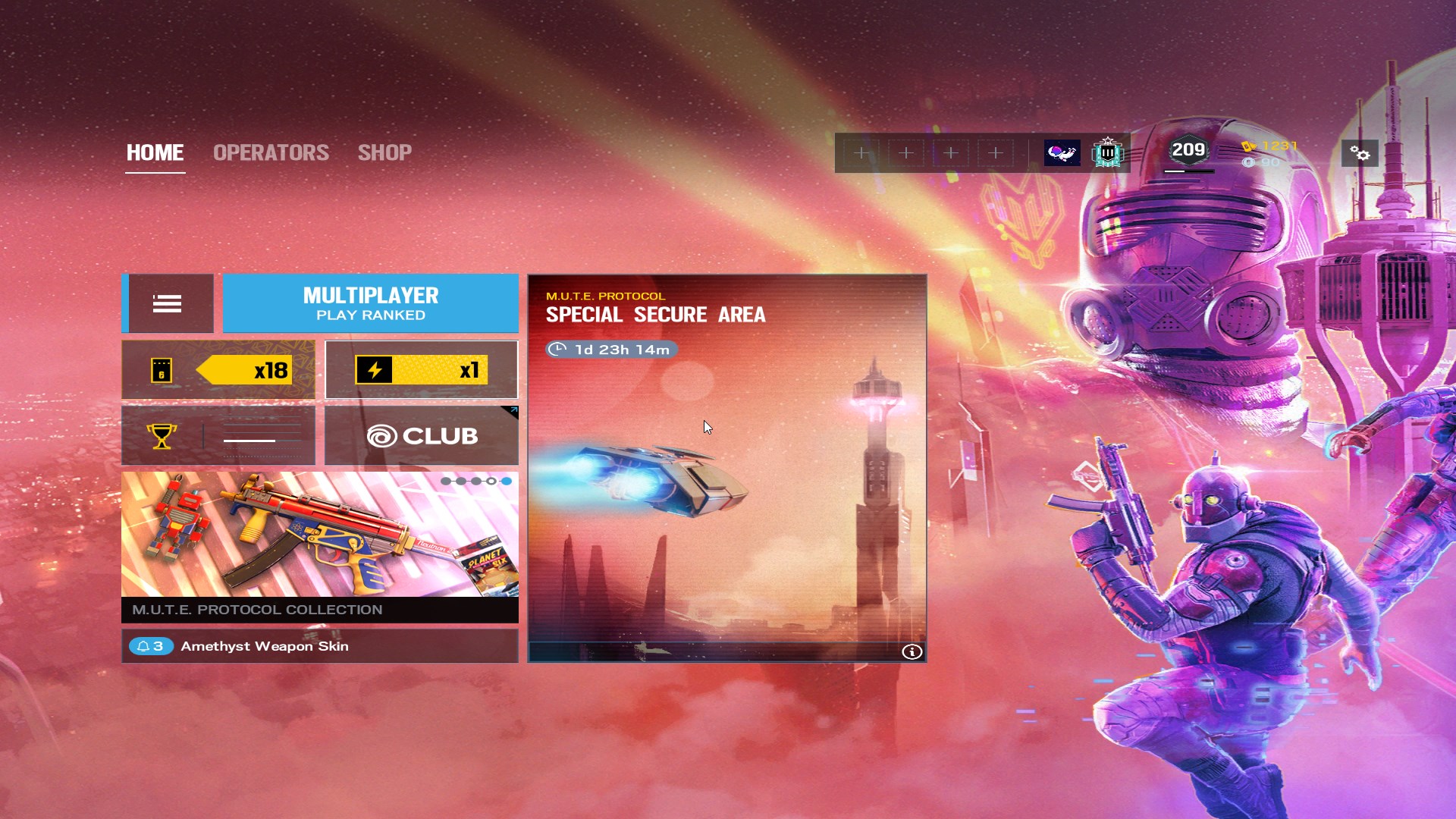The width and height of the screenshot is (1456, 819).
Task: Show event info via the i icon
Action: (912, 652)
